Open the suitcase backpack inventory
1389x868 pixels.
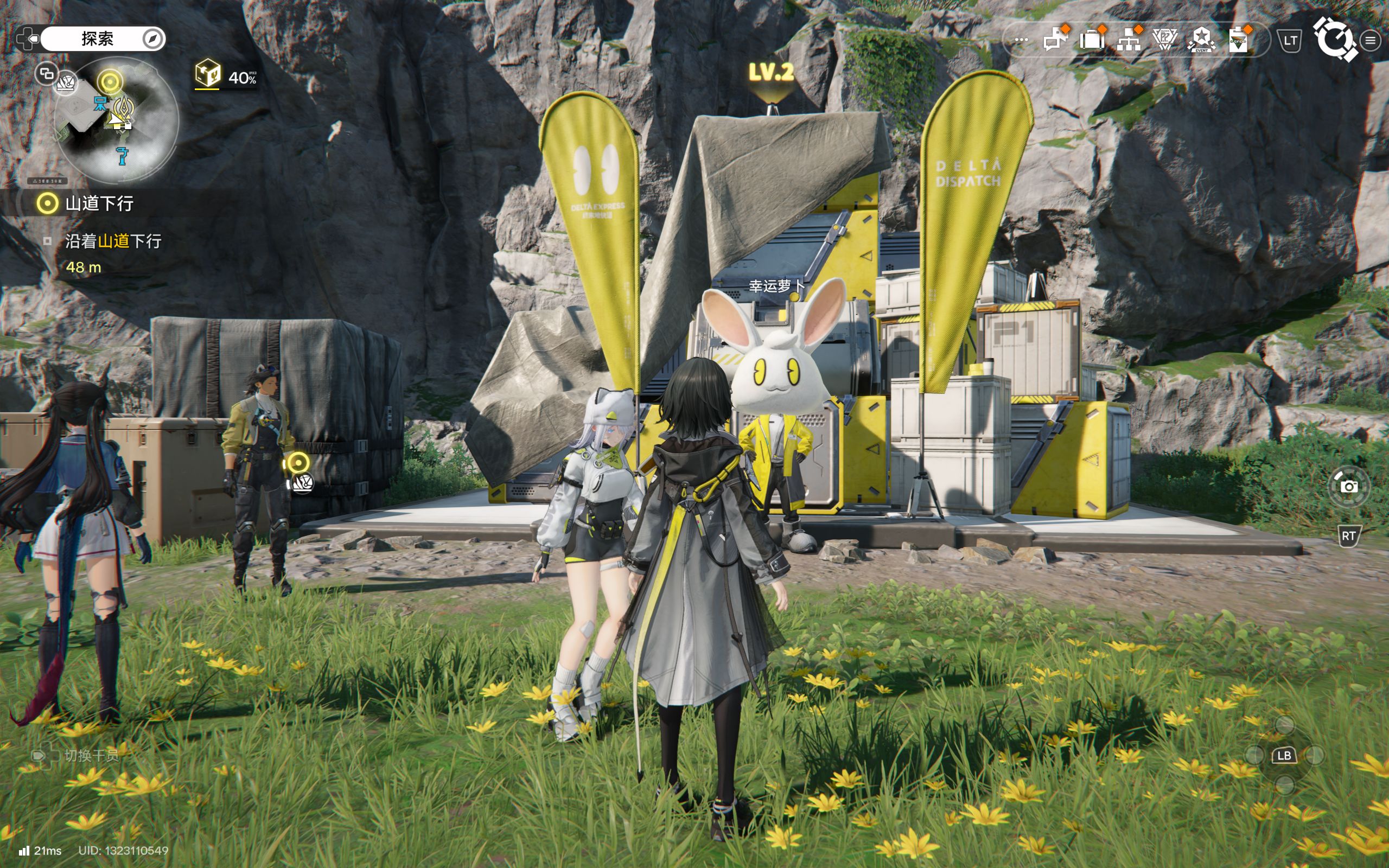tap(1092, 40)
